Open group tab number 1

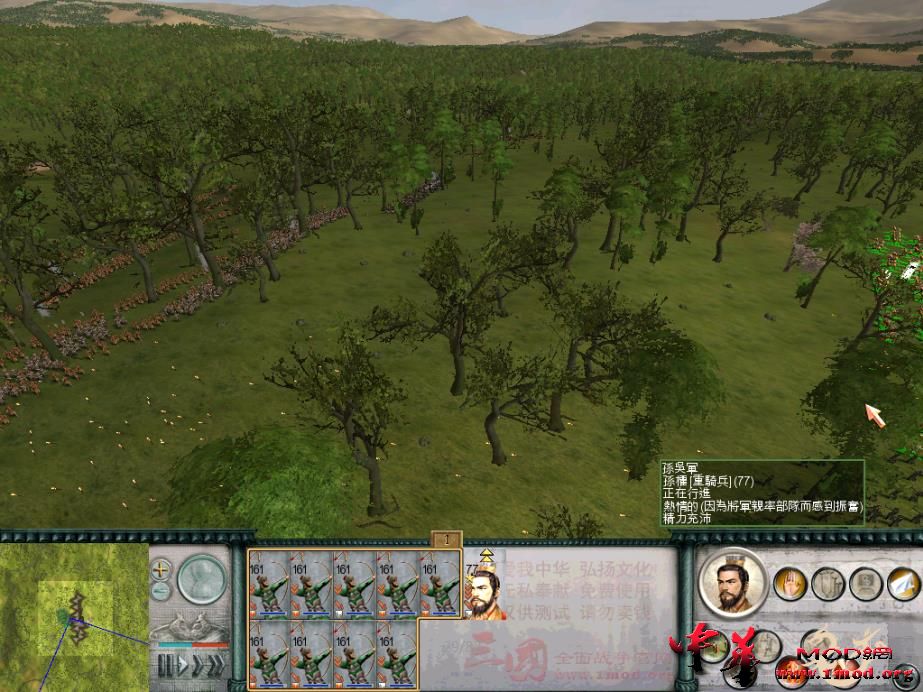445,539
